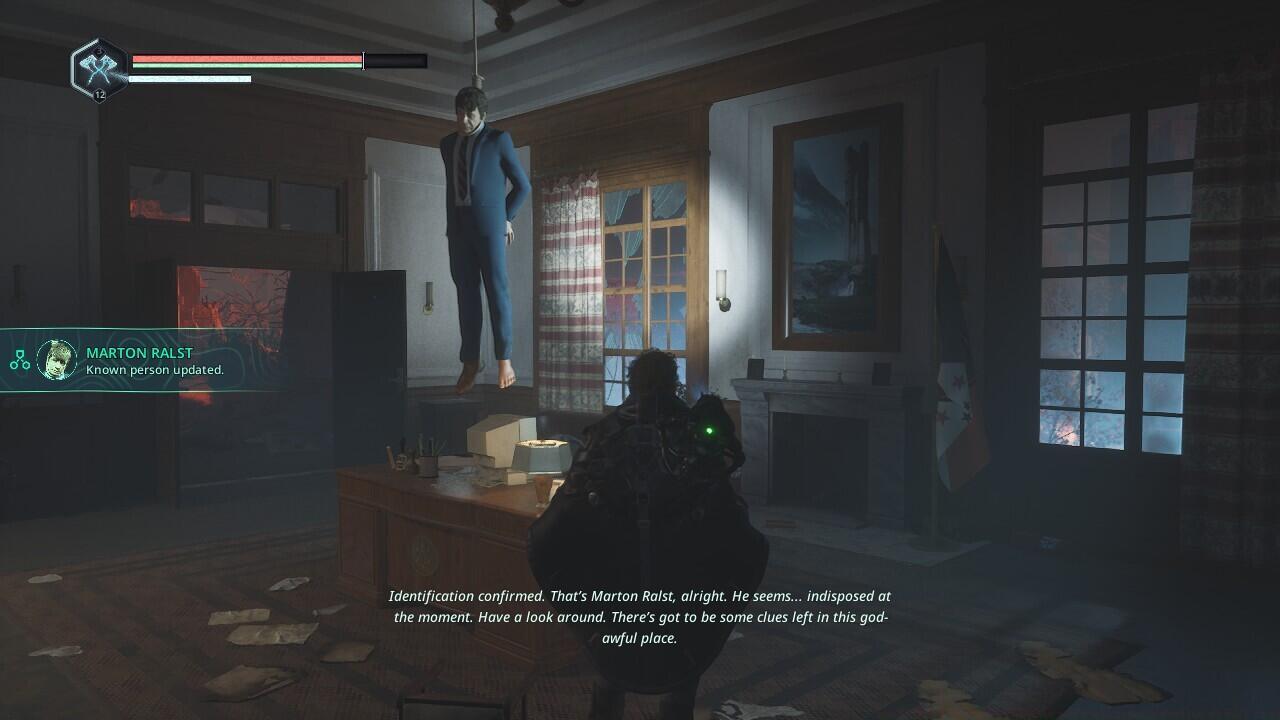Image resolution: width=1280 pixels, height=720 pixels.
Task: Open Marton Ralst's portrait thumbnail
Action: pos(56,360)
